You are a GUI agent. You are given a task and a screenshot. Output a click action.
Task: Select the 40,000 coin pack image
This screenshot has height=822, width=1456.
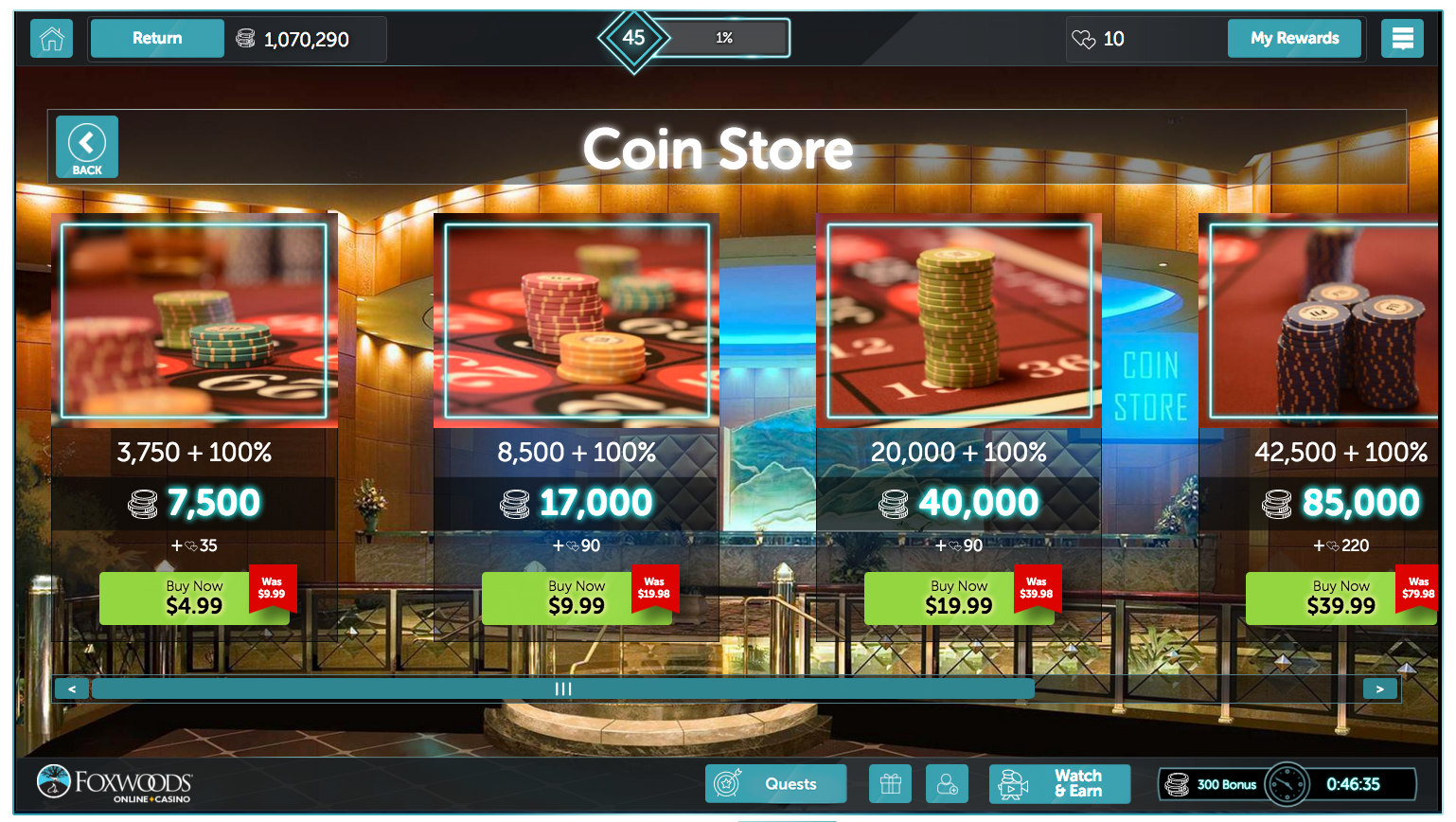click(959, 321)
